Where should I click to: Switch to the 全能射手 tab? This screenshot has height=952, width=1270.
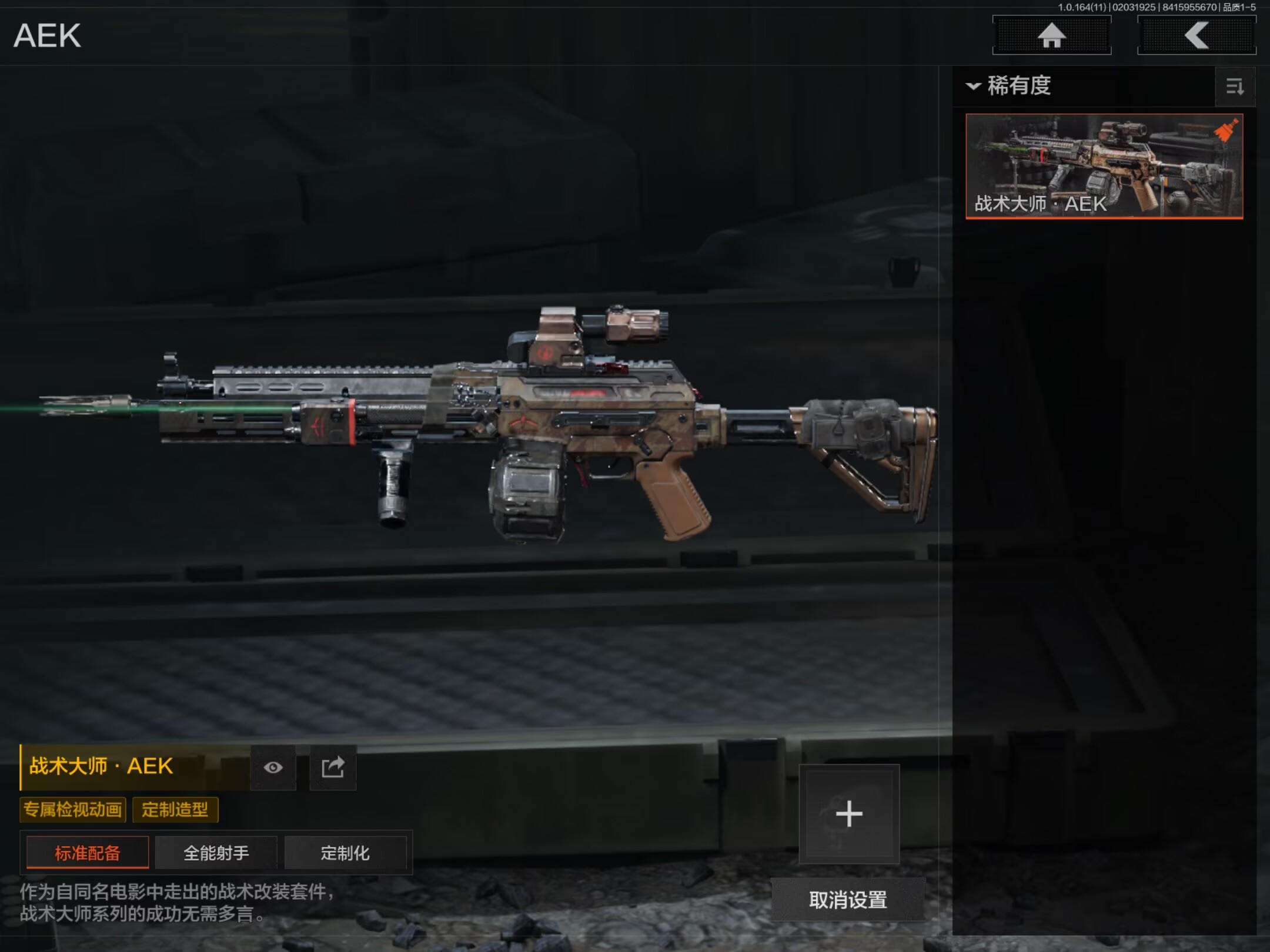pos(216,853)
